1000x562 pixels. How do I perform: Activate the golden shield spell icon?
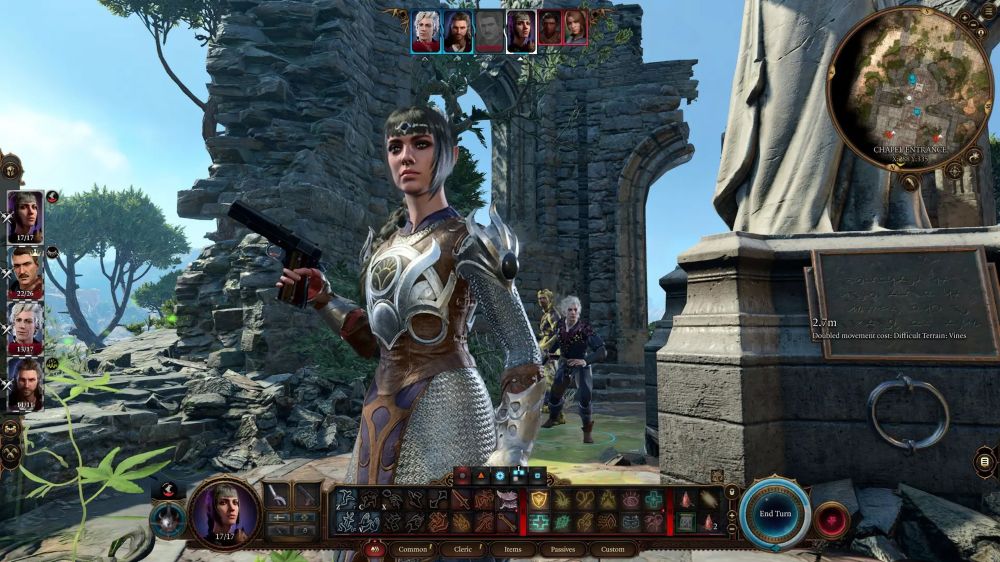[539, 500]
